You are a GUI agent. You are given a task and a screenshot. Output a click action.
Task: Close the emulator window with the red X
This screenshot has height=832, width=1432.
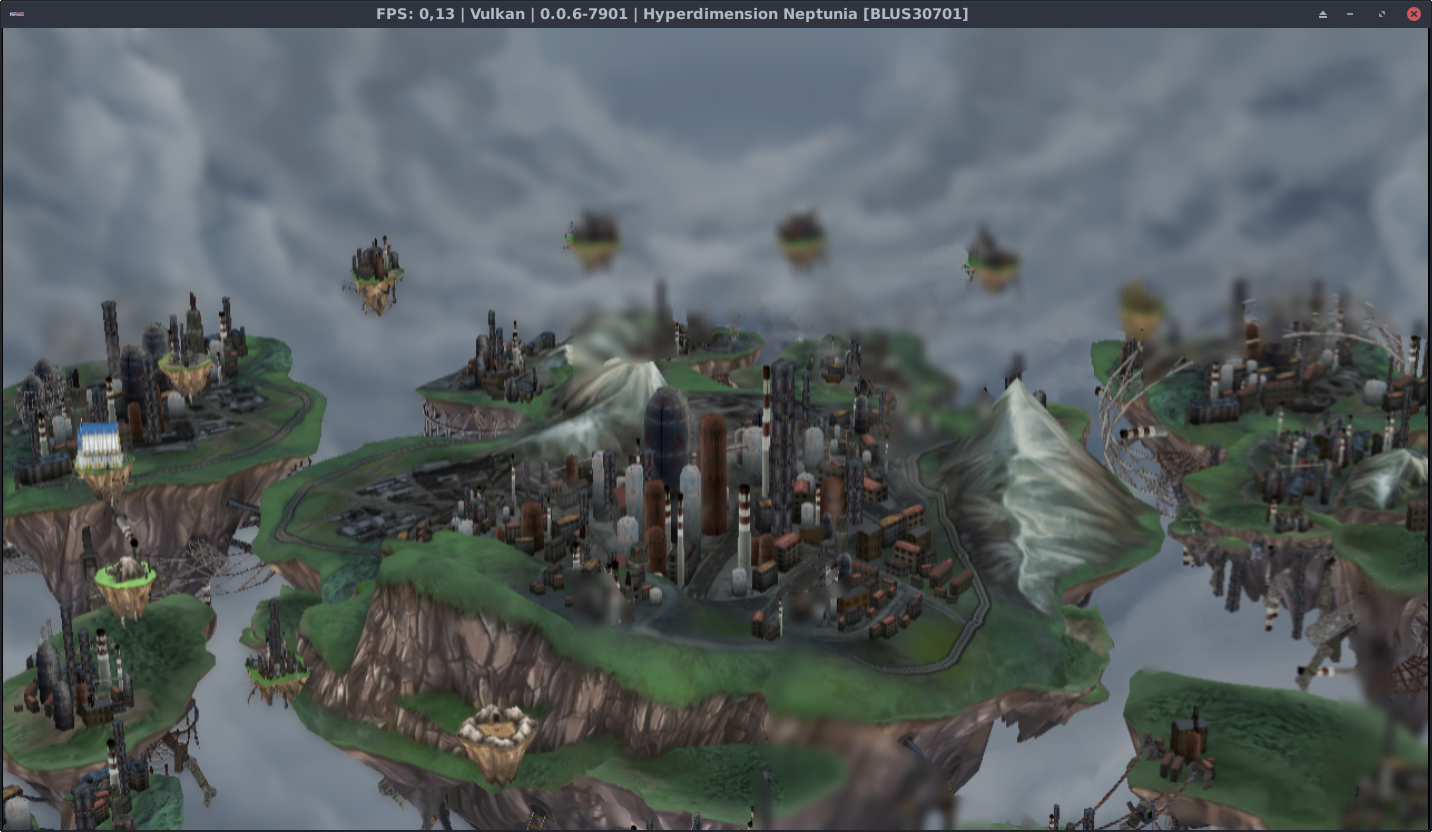coord(1413,14)
